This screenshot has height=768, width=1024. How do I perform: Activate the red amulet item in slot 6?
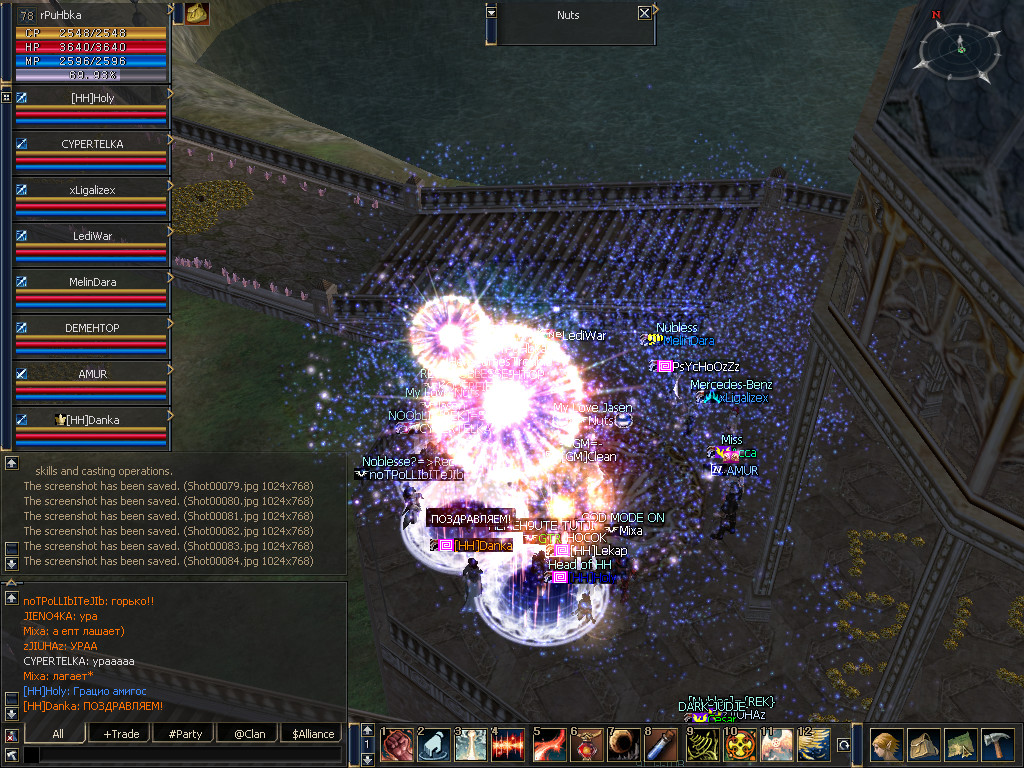[x=585, y=746]
